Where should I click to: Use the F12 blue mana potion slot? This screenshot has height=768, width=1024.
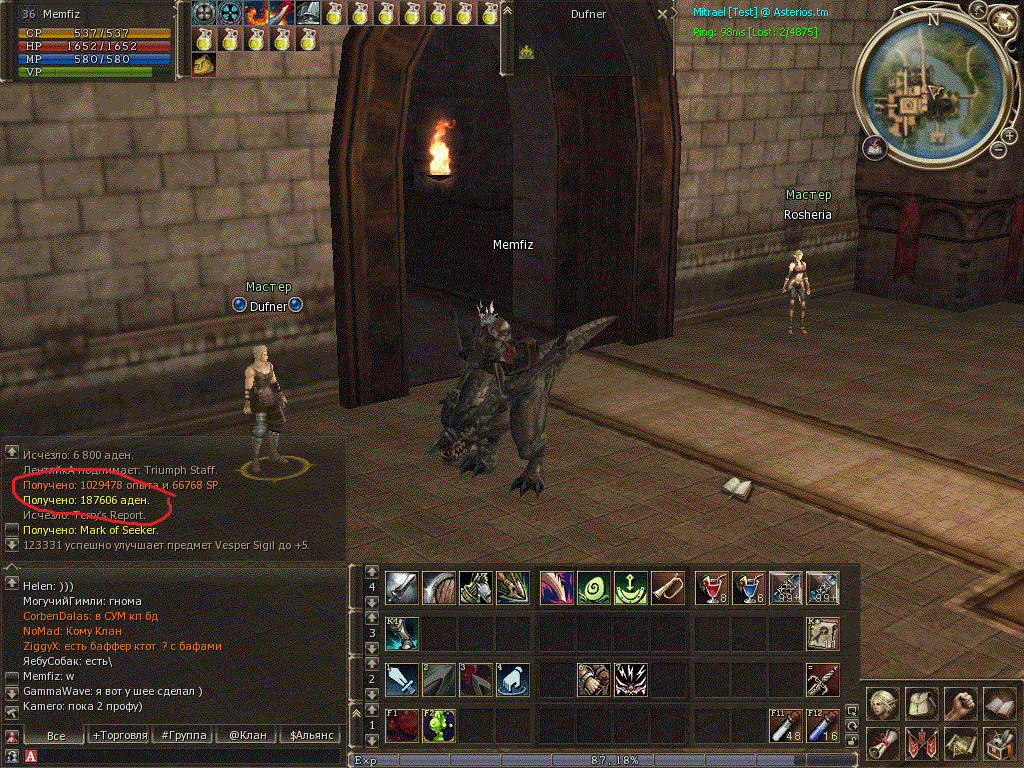click(822, 726)
